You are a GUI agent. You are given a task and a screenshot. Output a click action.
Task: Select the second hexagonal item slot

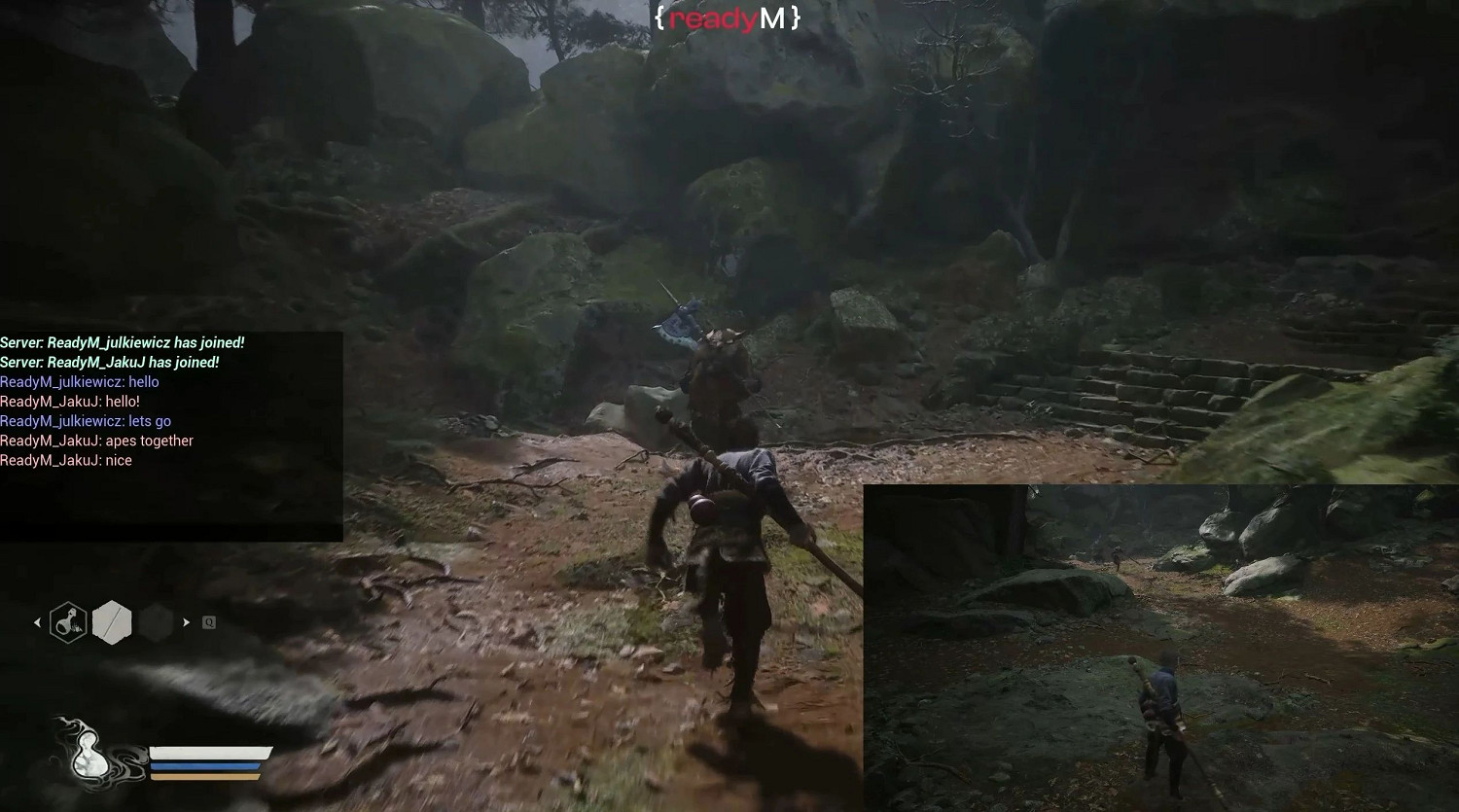(112, 621)
